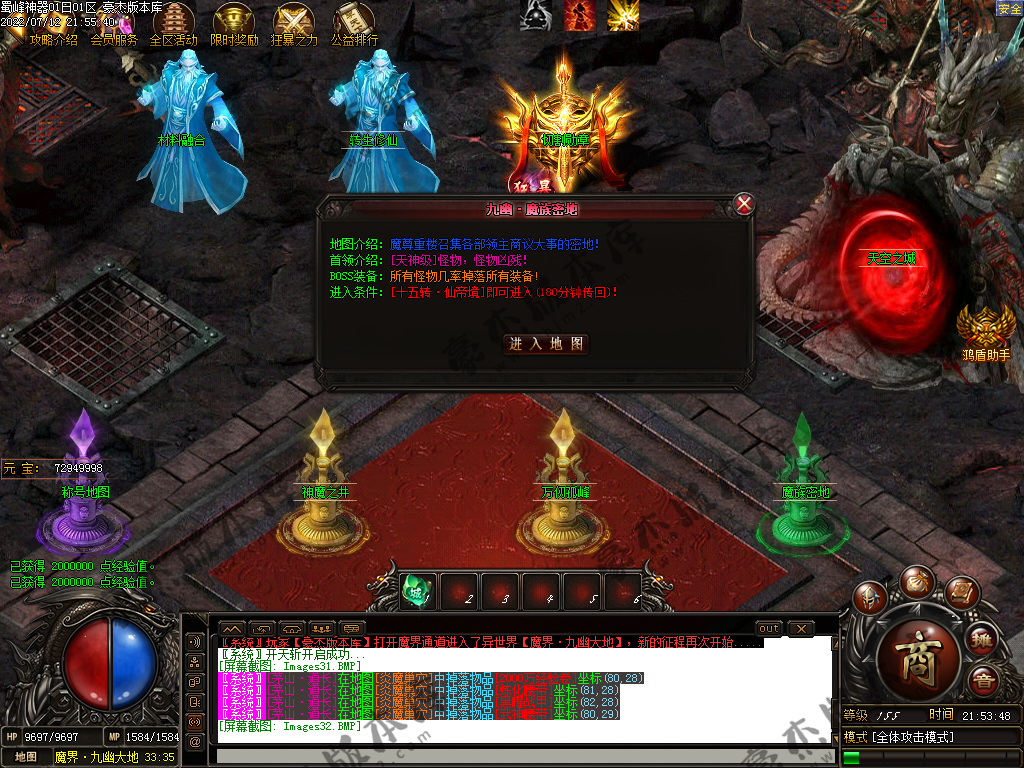This screenshot has width=1024, height=768.
Task: Open the 鸿盾助手 helper icon
Action: [986, 332]
